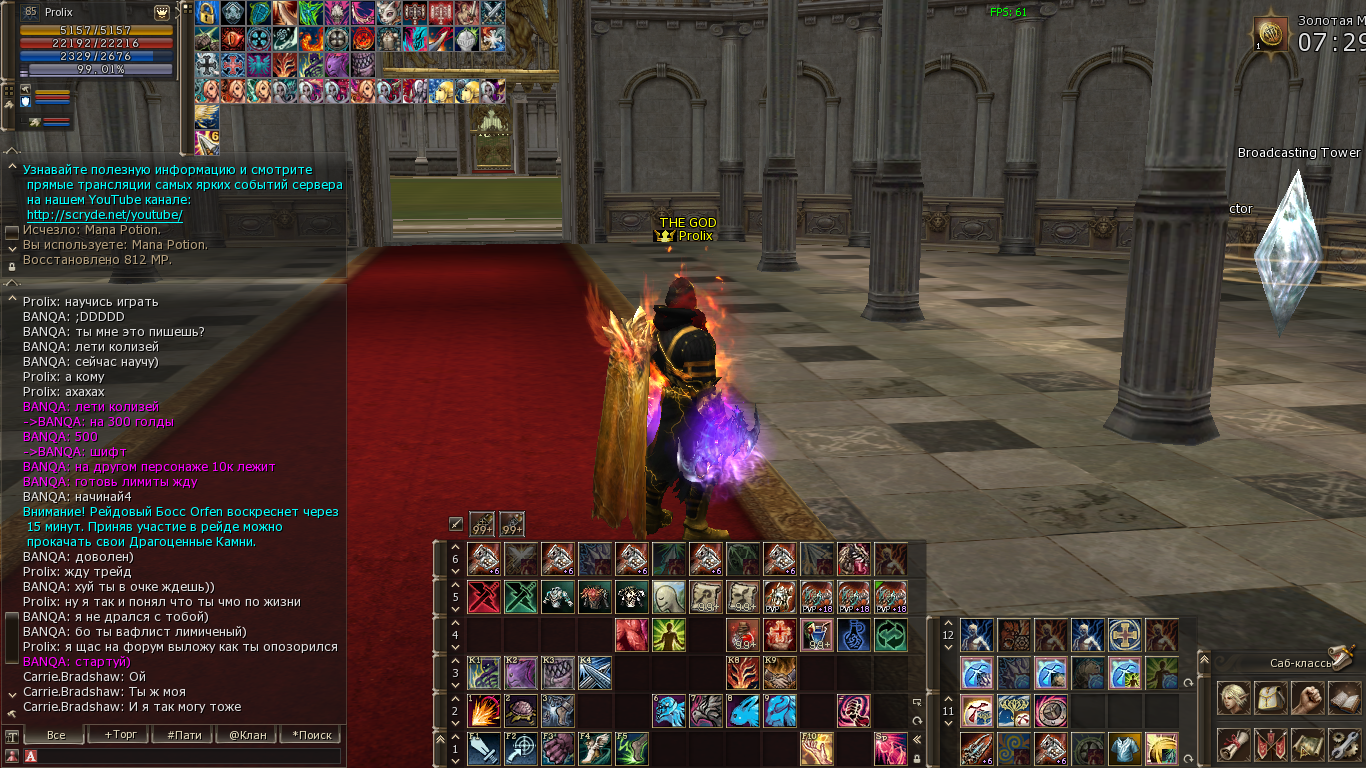Viewport: 1366px width, 768px height.
Task: Switch to the +Торг chat tab
Action: pos(121,735)
